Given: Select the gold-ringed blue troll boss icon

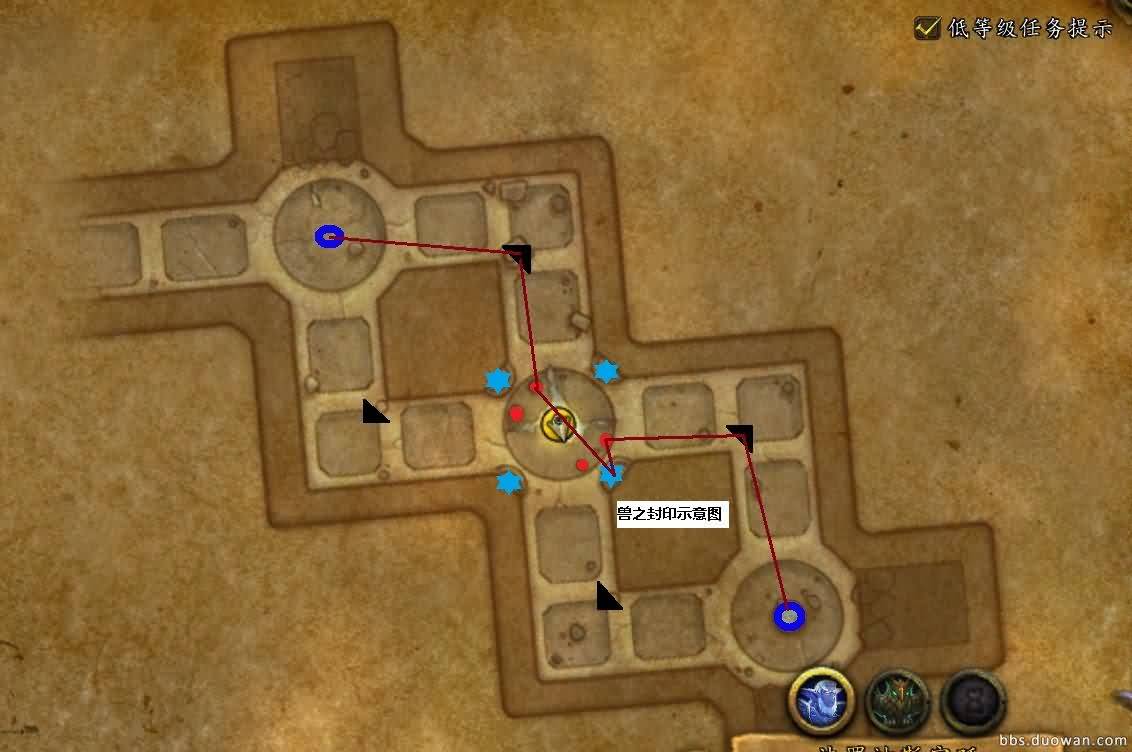Looking at the screenshot, I should [x=821, y=700].
